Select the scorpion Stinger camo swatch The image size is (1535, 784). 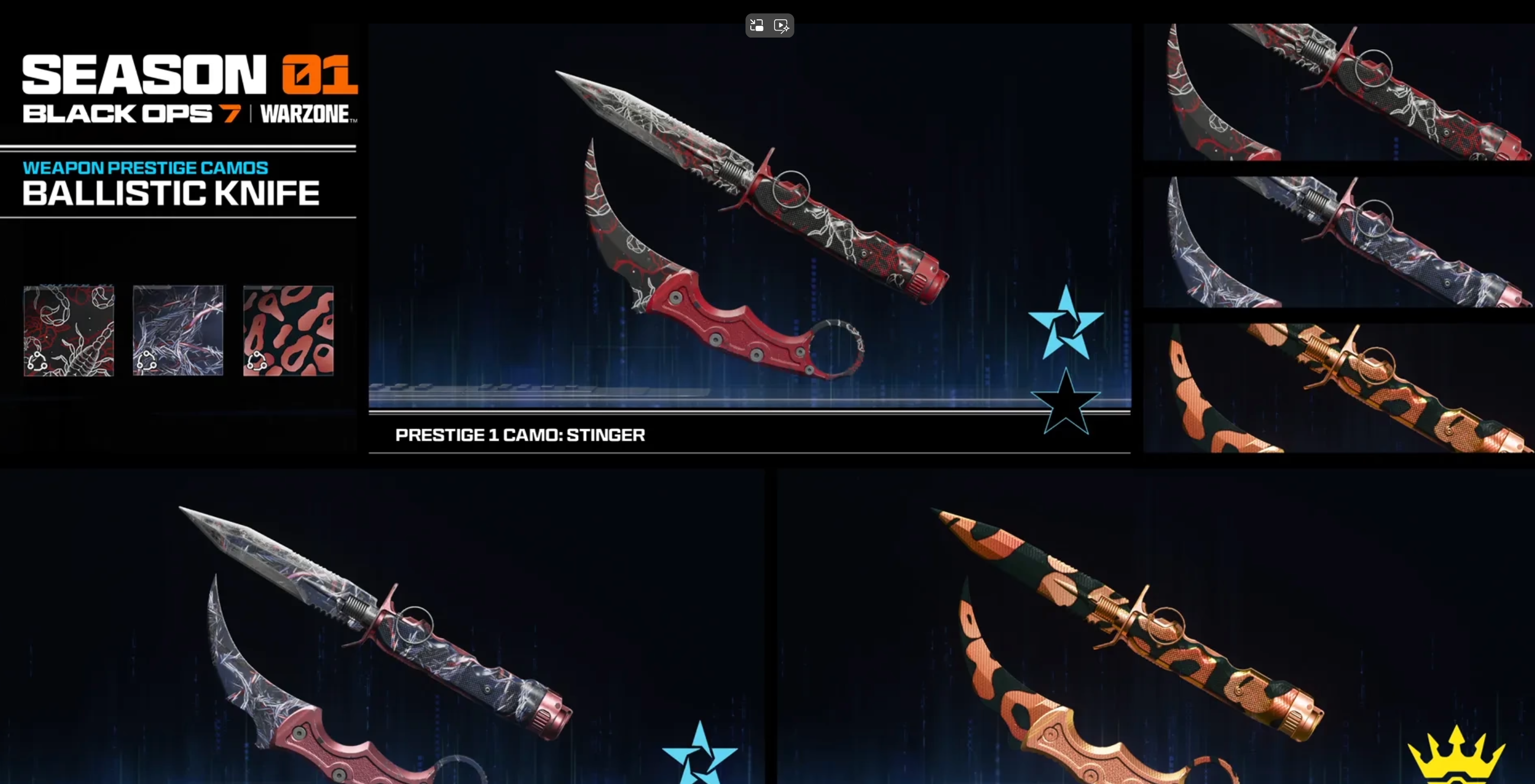tap(69, 331)
